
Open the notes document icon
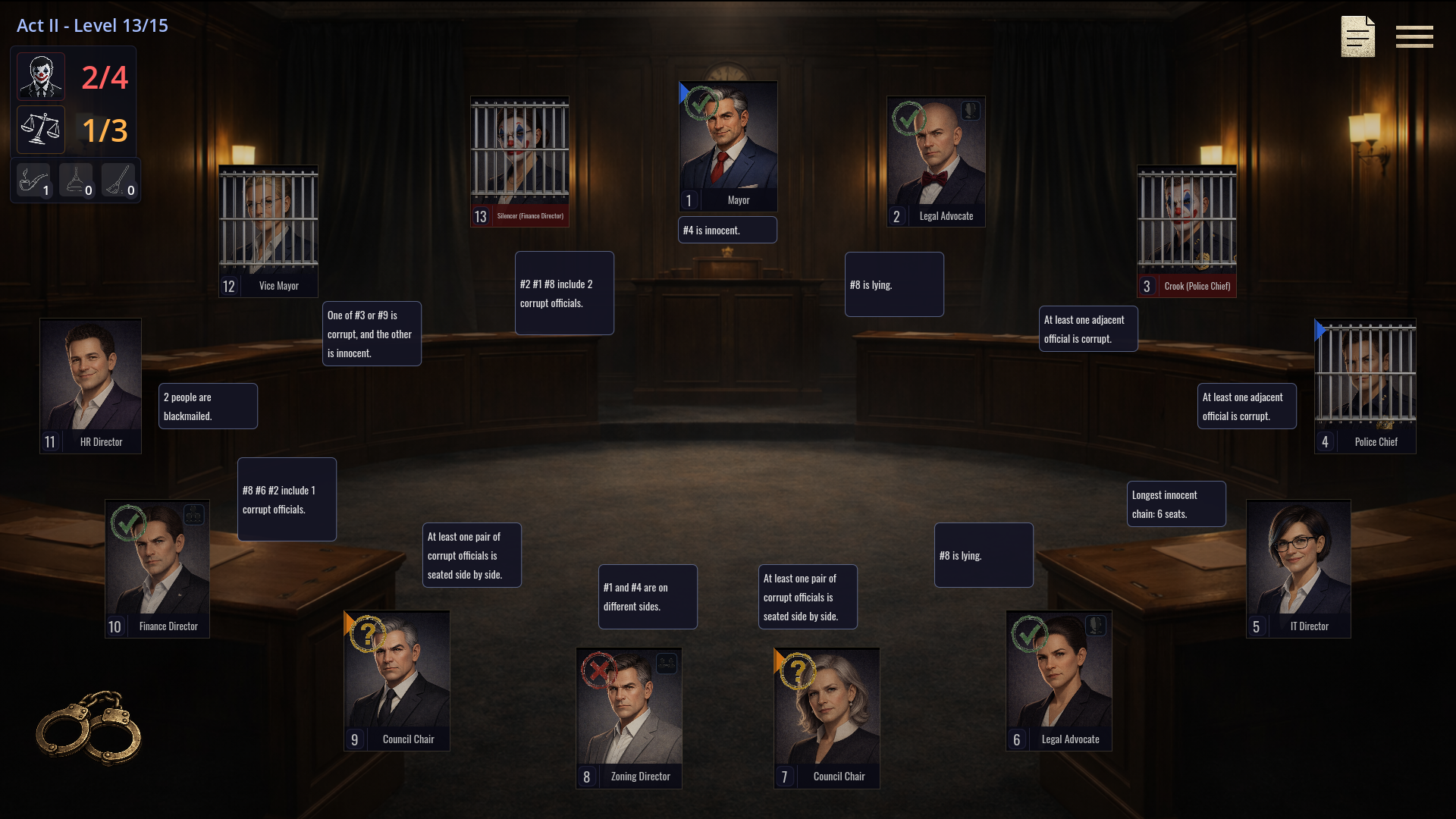tap(1357, 36)
